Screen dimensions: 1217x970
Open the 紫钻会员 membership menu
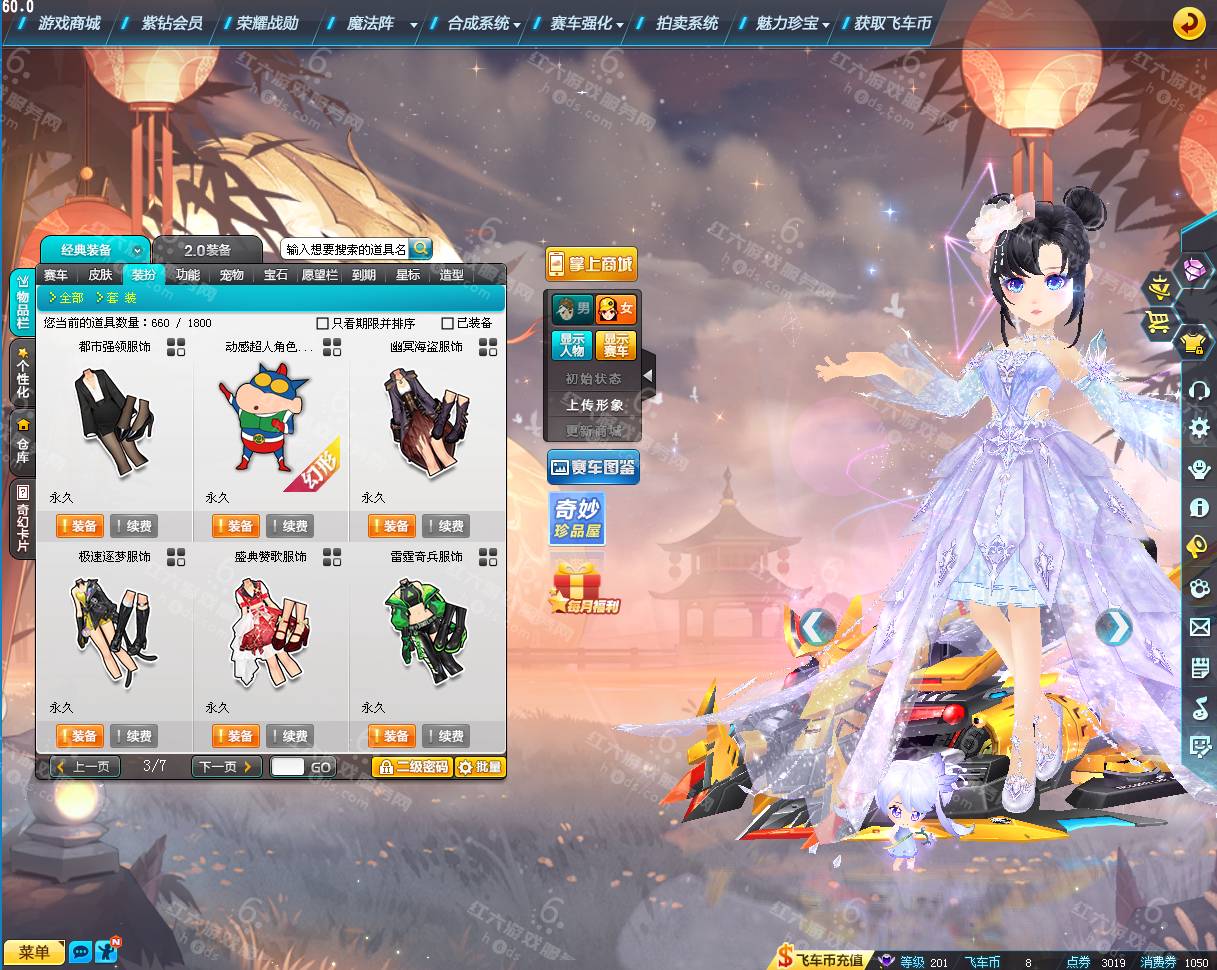[171, 23]
